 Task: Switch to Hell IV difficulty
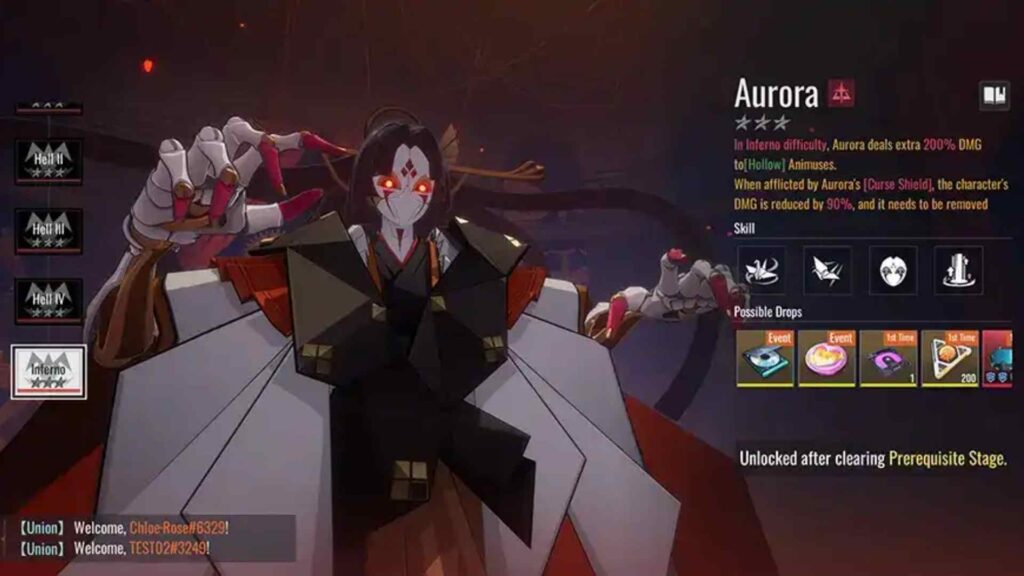[48, 301]
